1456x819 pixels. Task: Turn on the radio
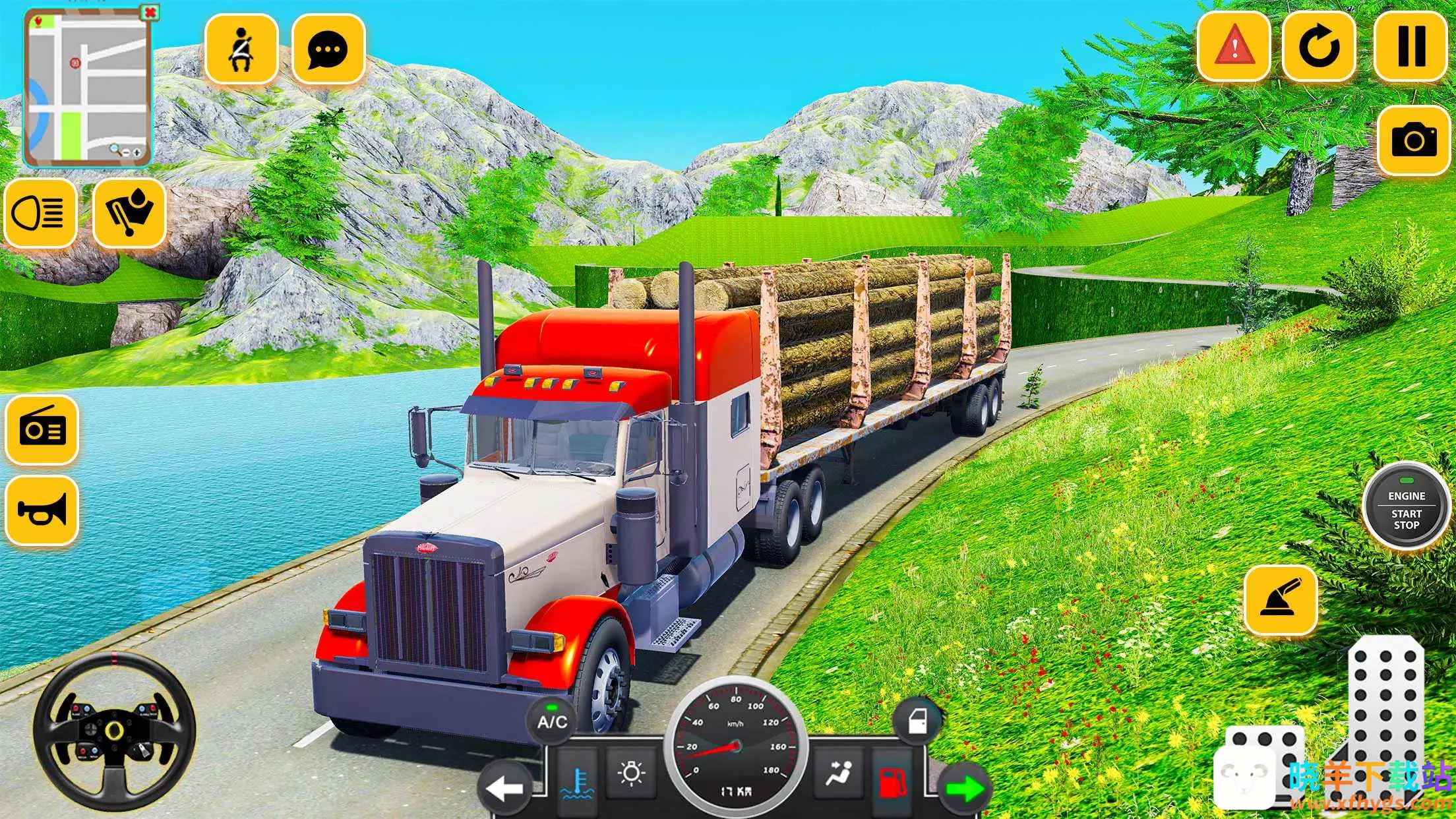click(42, 430)
